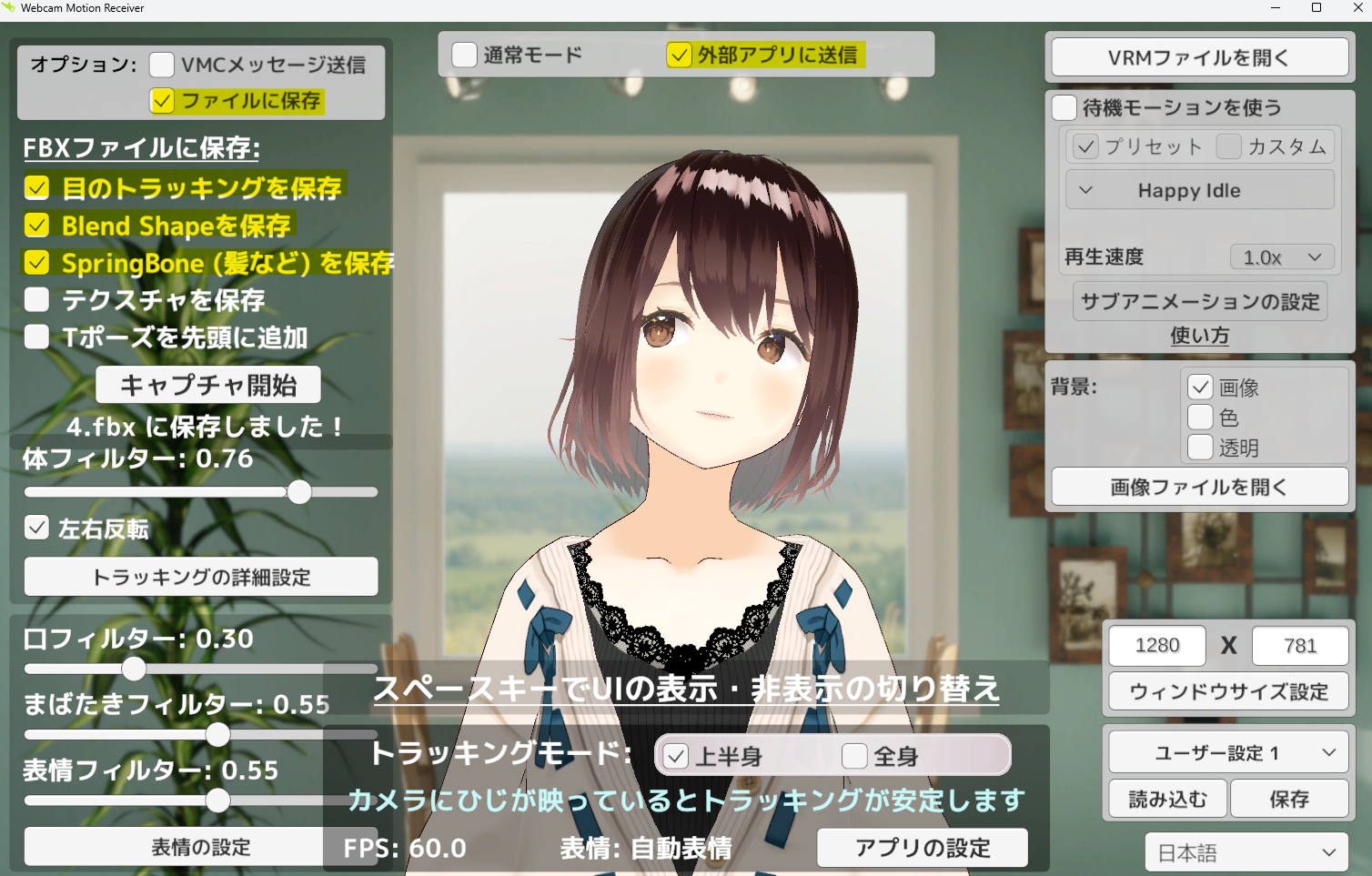Screen dimensions: 1372x876
Task: Click VRMファイルを開く to load a model
Action: pos(1199,56)
